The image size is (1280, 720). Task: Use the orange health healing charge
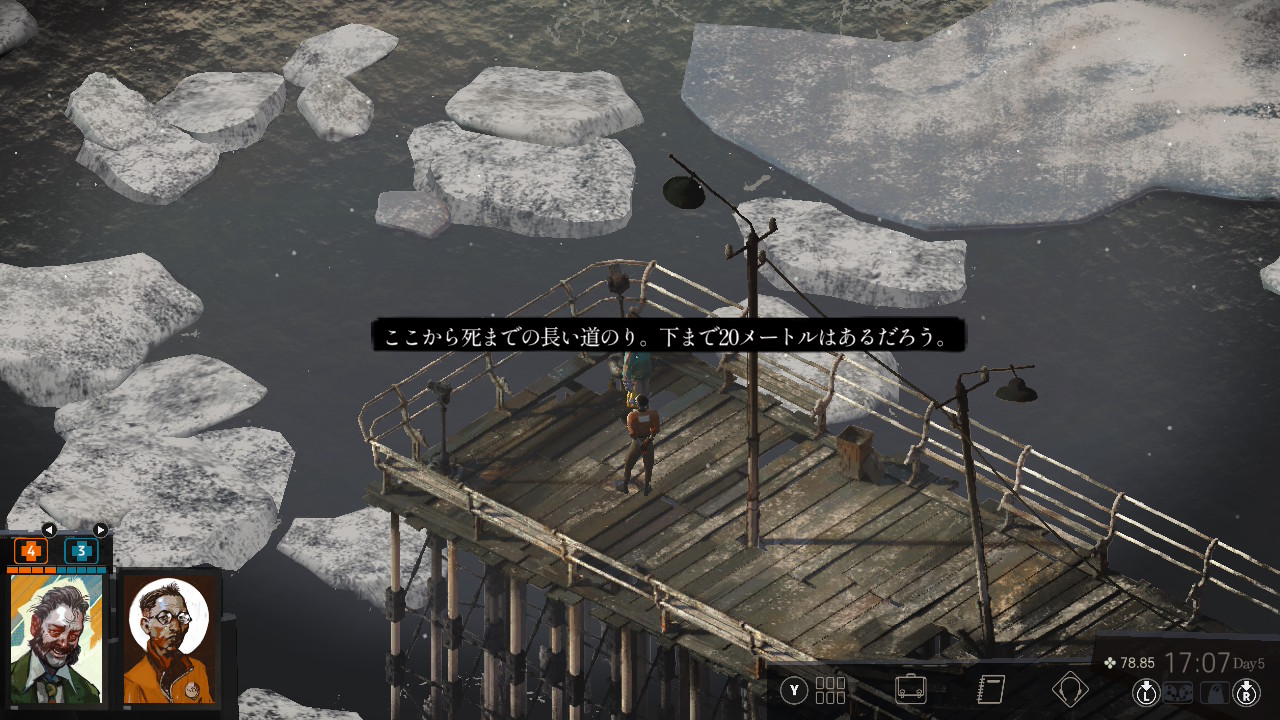(x=31, y=550)
